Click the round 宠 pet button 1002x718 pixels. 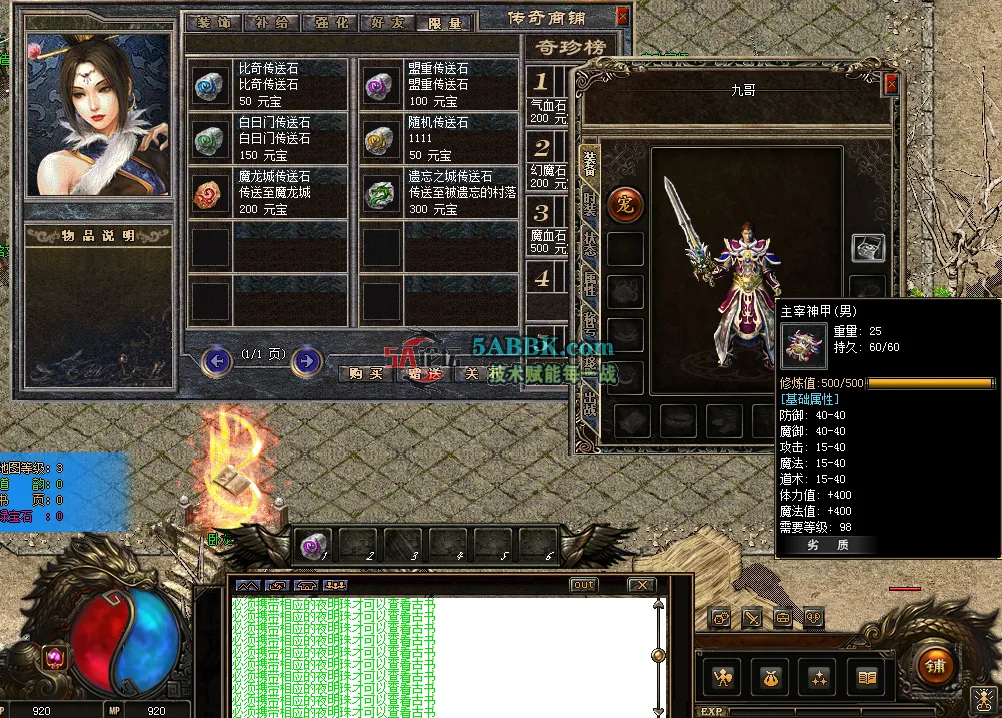626,204
